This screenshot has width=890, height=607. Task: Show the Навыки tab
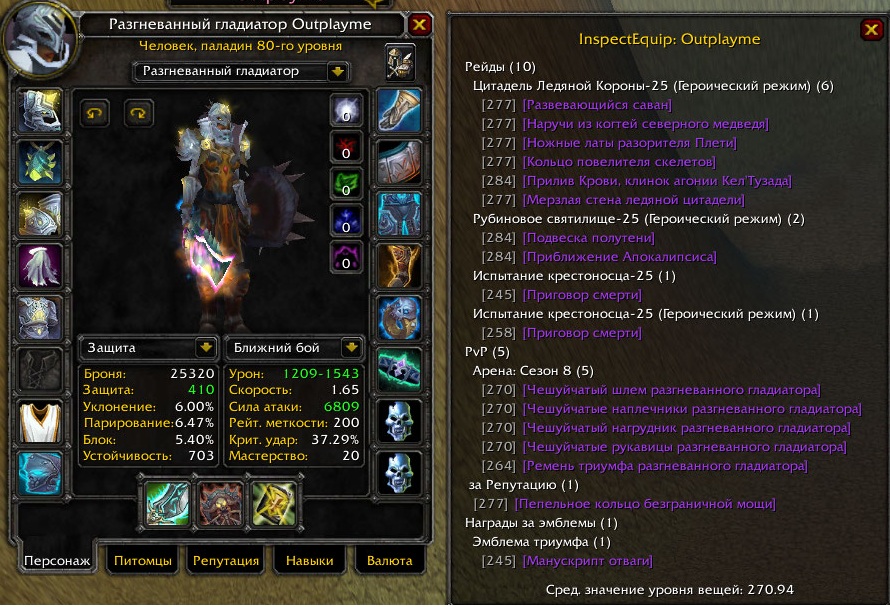(x=310, y=561)
